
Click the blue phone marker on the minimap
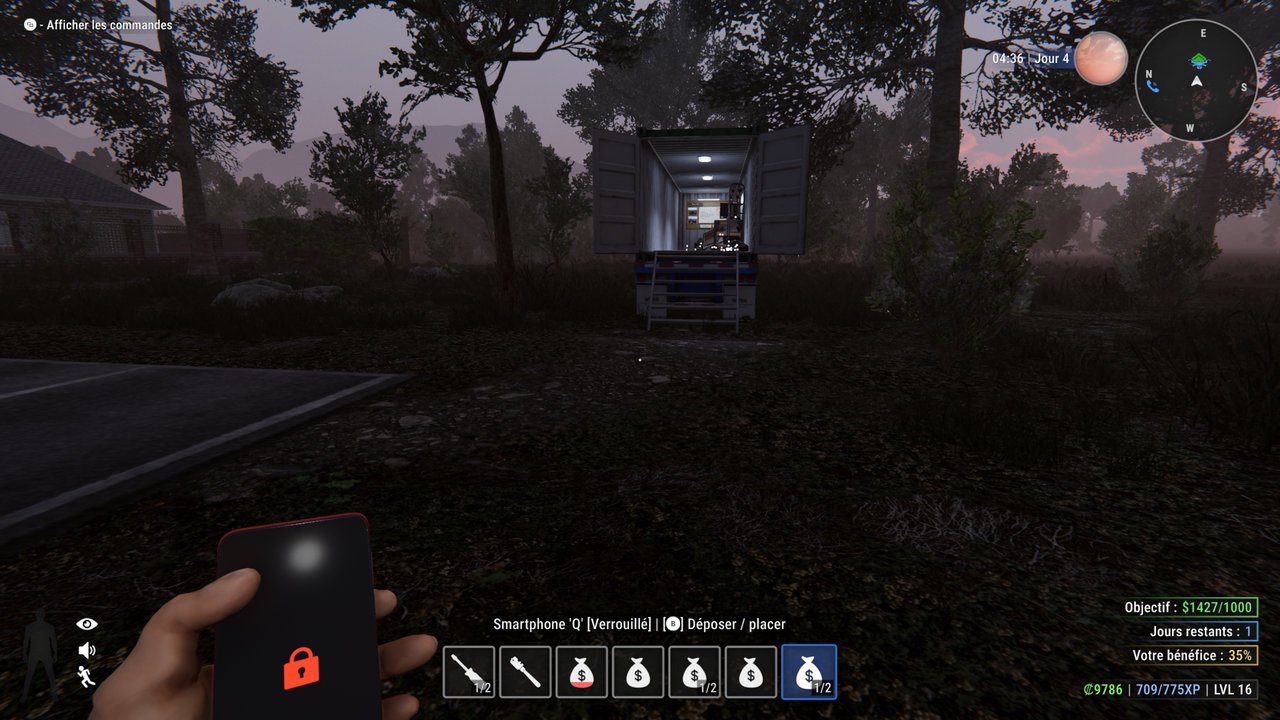(1153, 86)
